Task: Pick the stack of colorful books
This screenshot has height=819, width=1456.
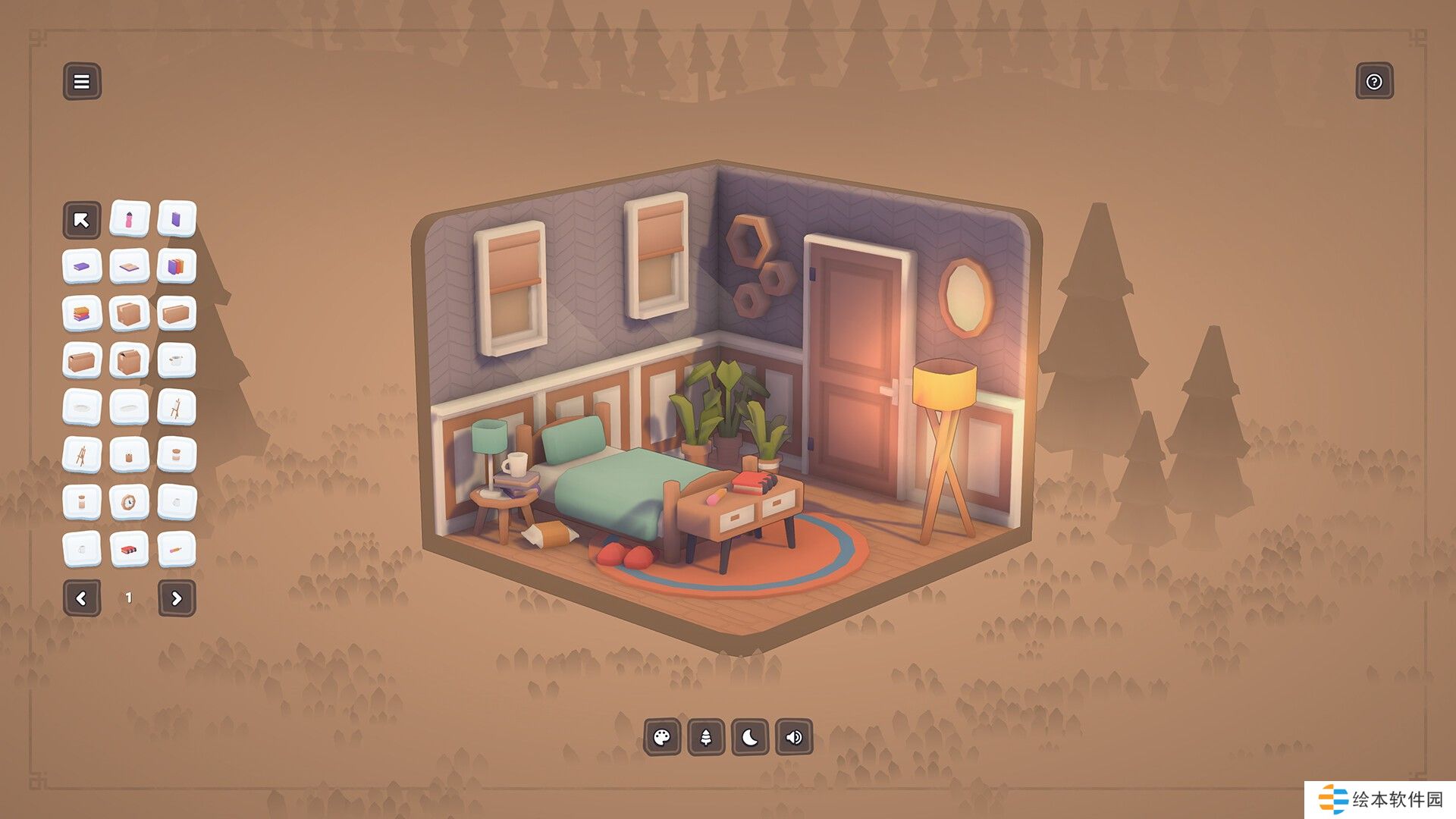Action: [82, 314]
